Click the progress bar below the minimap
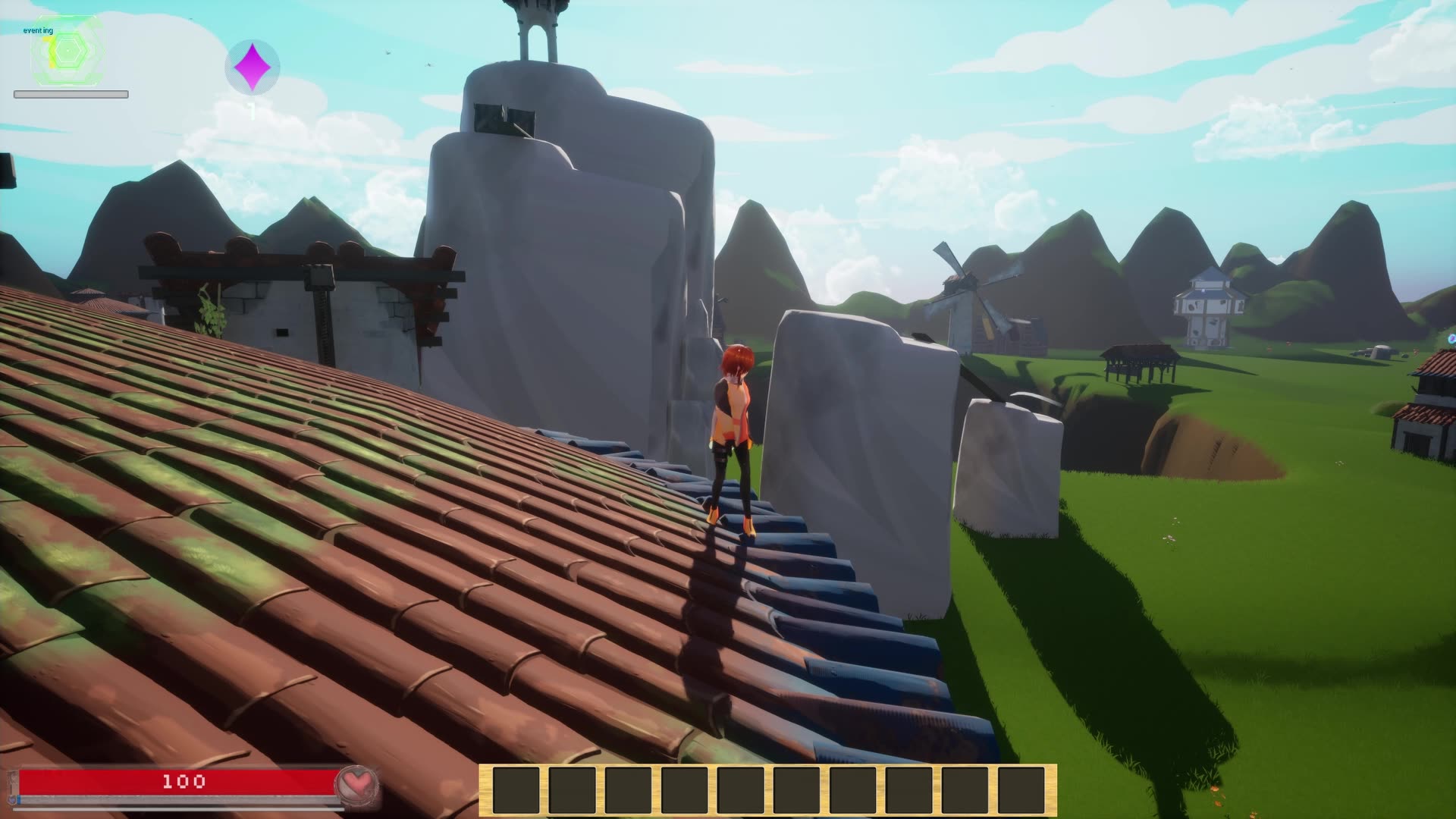 tap(70, 95)
